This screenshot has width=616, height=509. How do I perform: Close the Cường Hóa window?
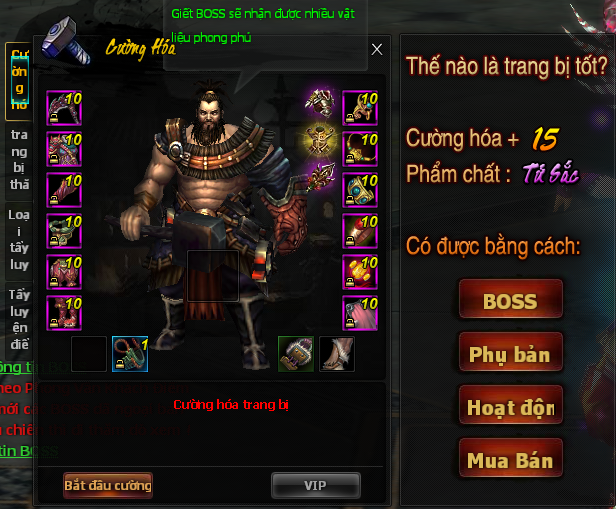(x=376, y=49)
